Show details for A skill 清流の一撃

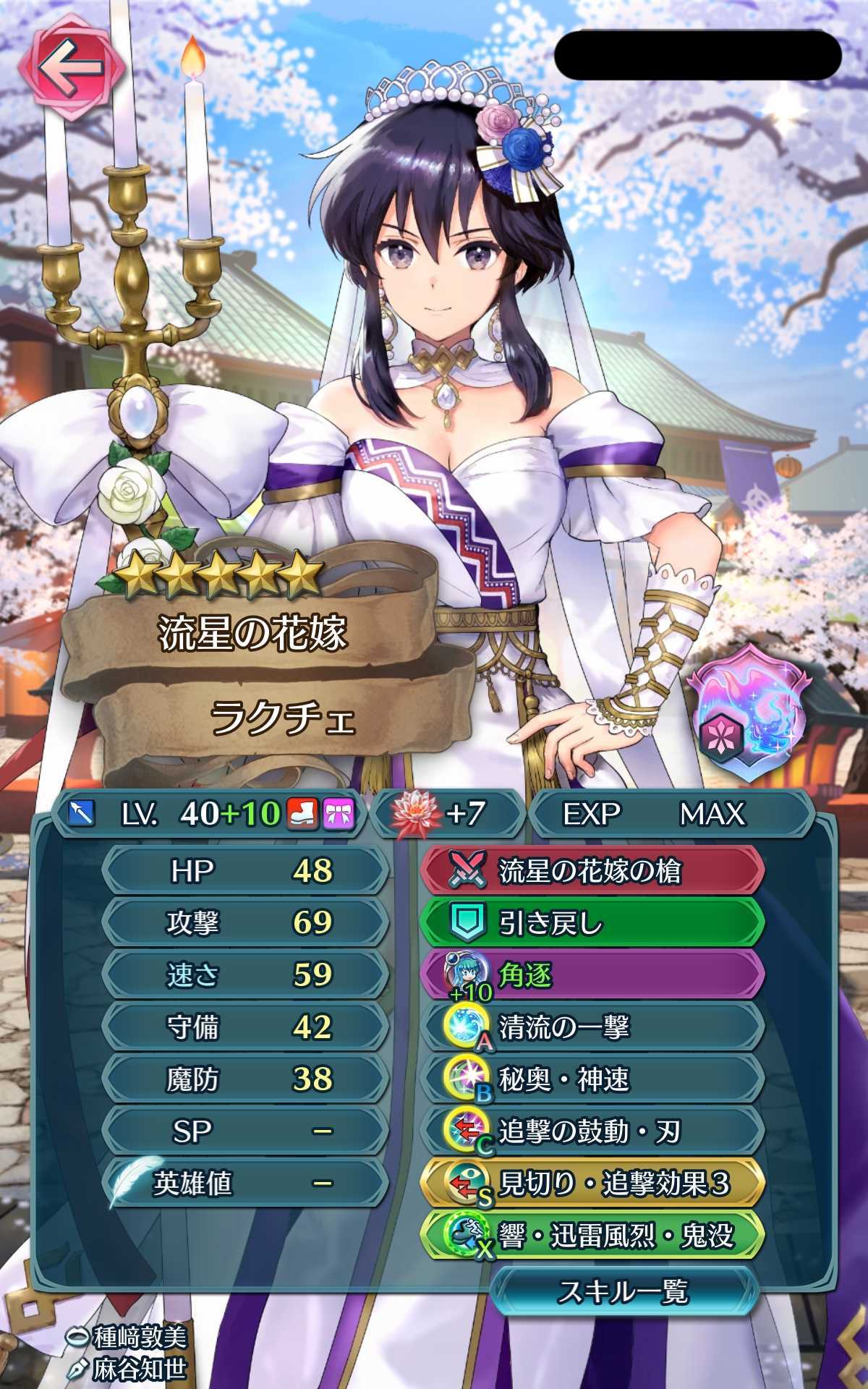pyautogui.click(x=592, y=1028)
